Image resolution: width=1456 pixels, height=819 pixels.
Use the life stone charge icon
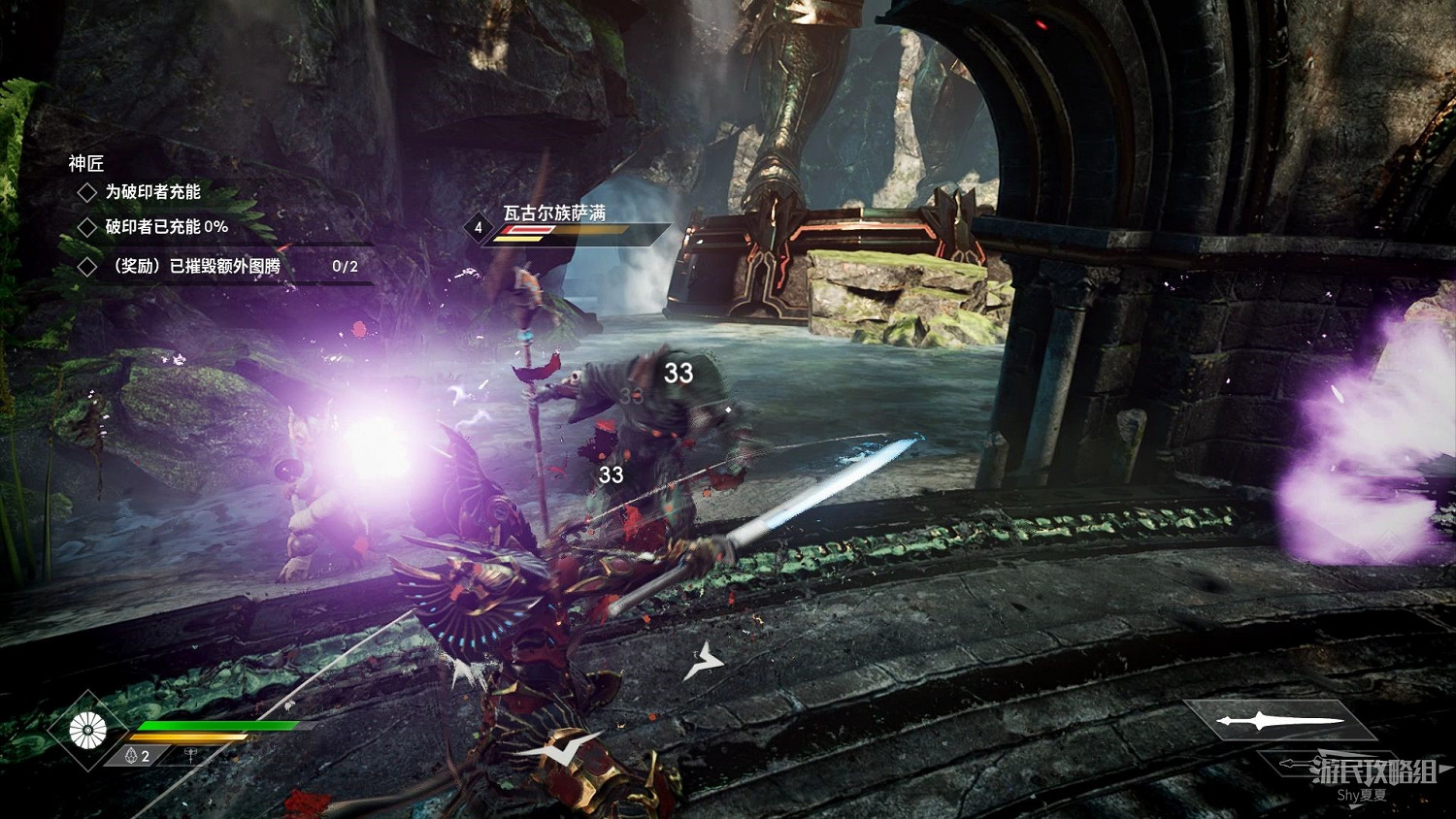point(132,756)
